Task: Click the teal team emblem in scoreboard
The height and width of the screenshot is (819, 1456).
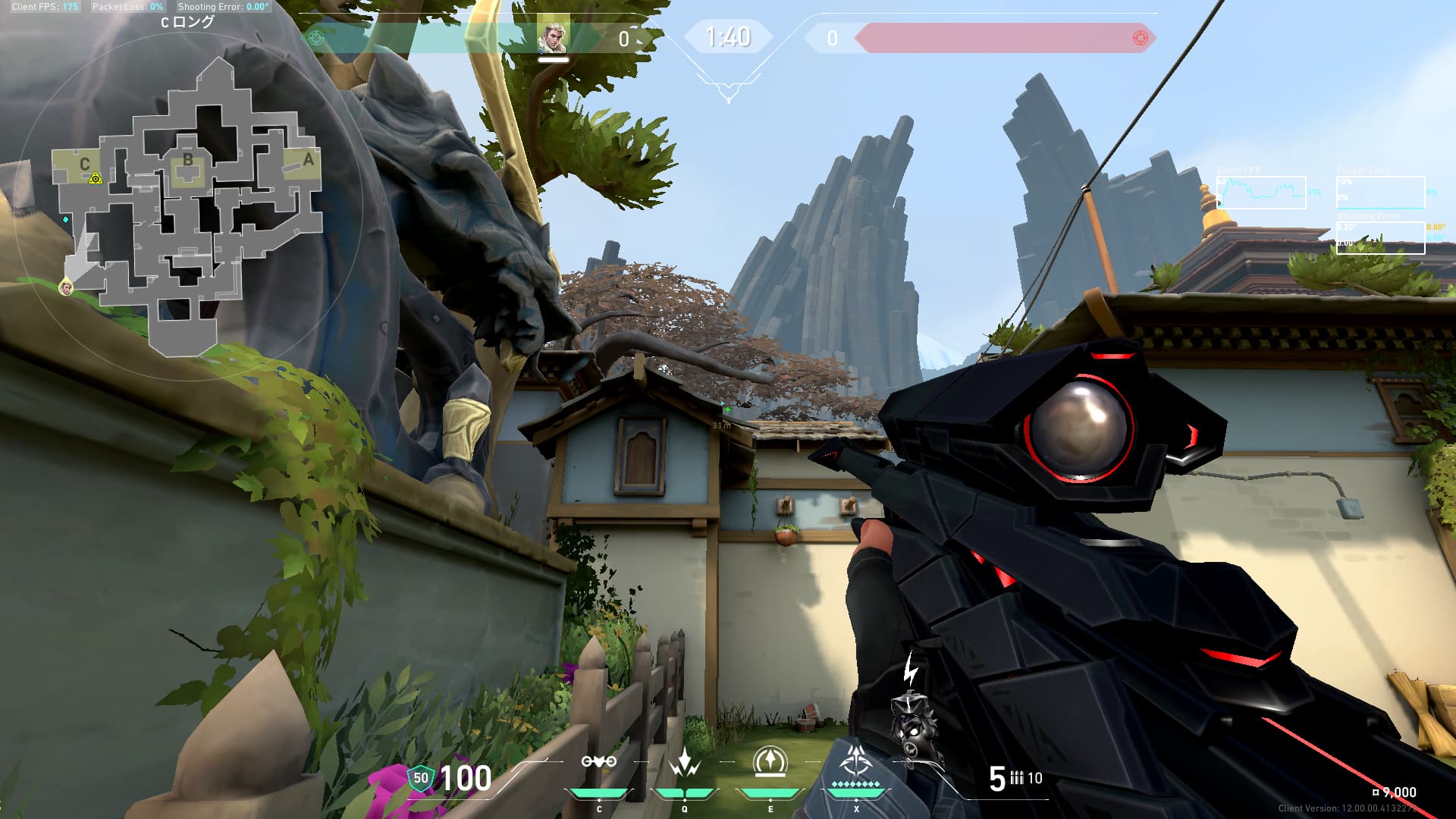Action: point(317,37)
